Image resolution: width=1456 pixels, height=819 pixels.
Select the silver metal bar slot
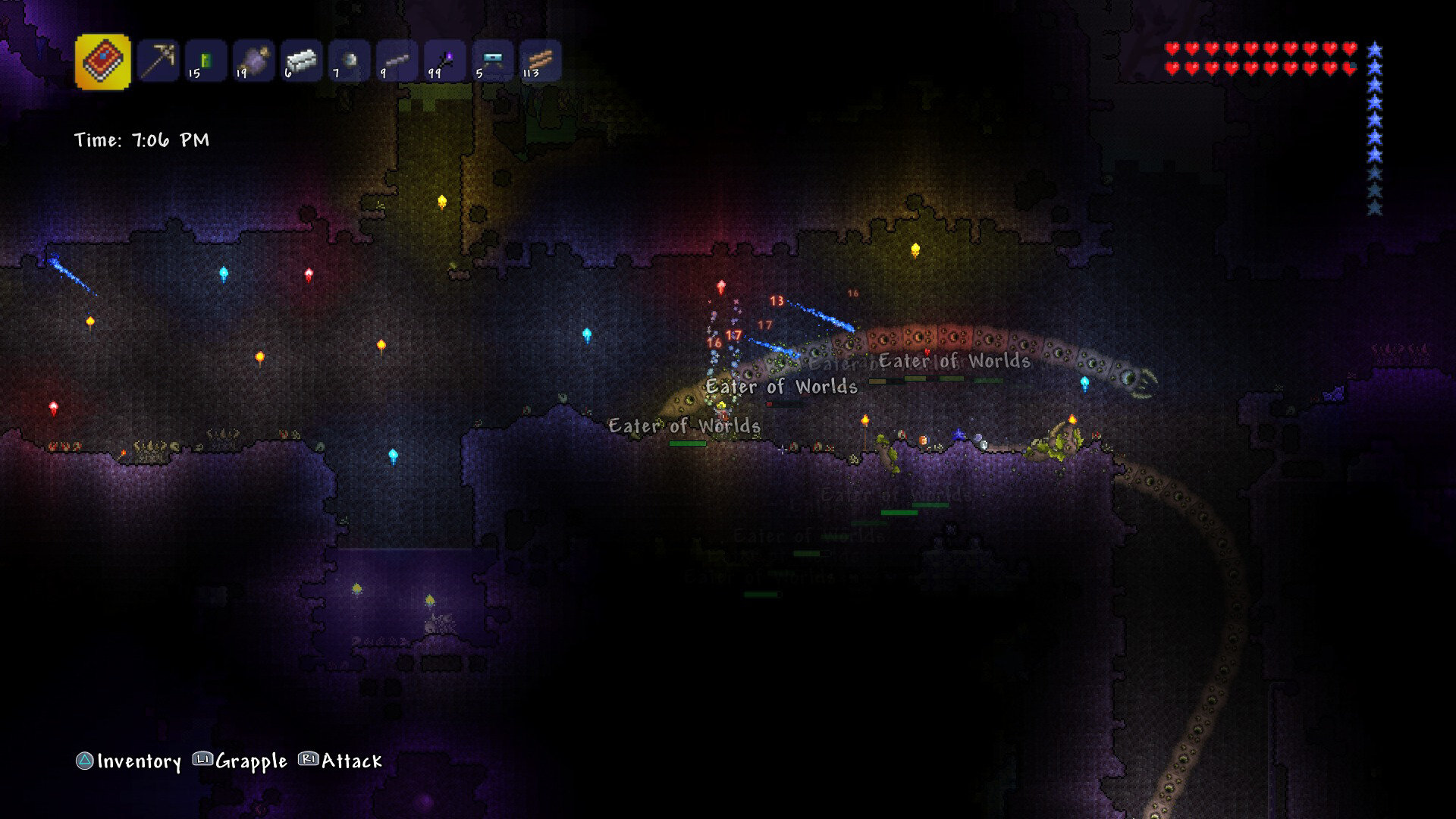click(x=302, y=61)
